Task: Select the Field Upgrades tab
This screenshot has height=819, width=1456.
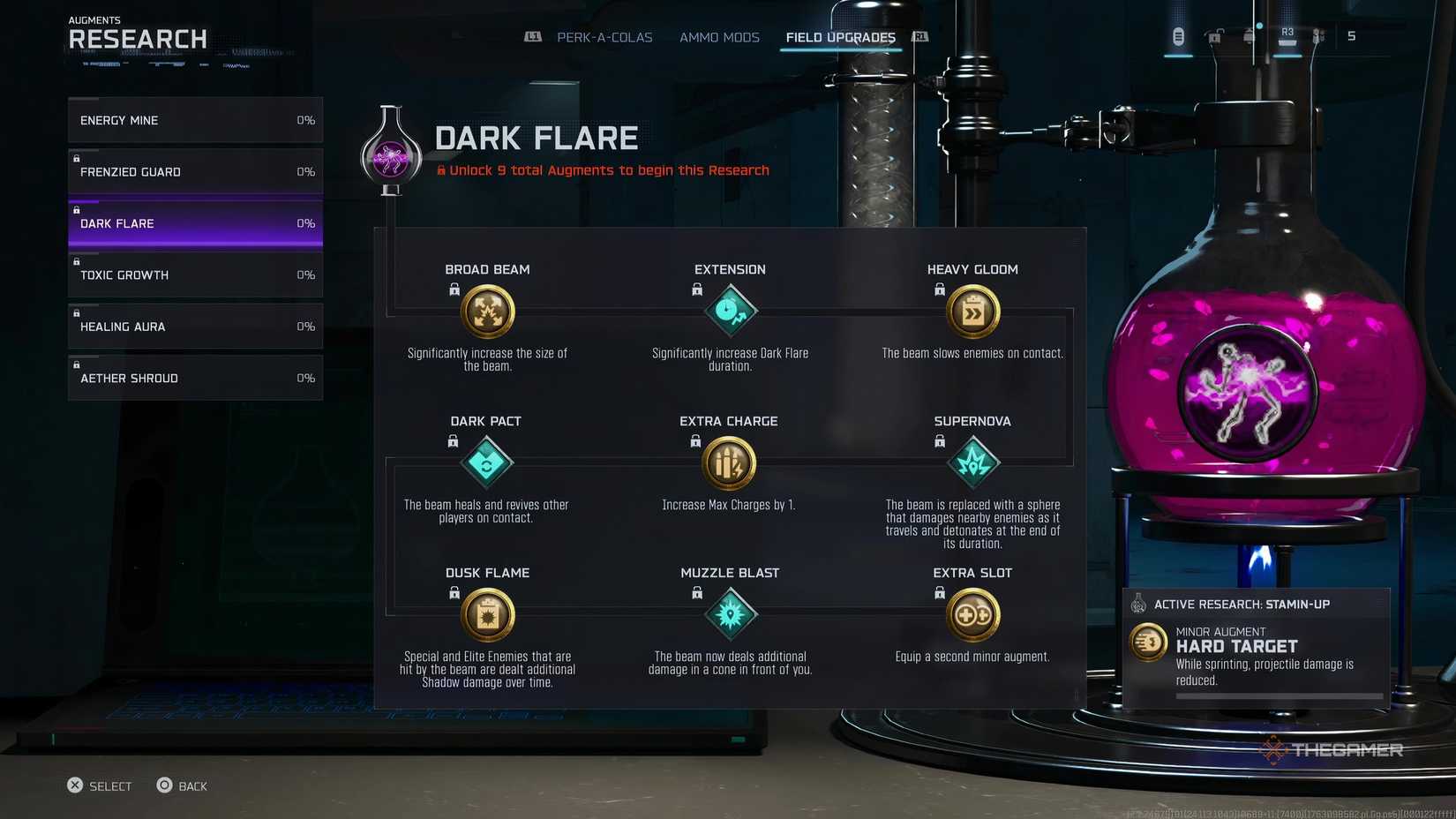Action: click(839, 37)
